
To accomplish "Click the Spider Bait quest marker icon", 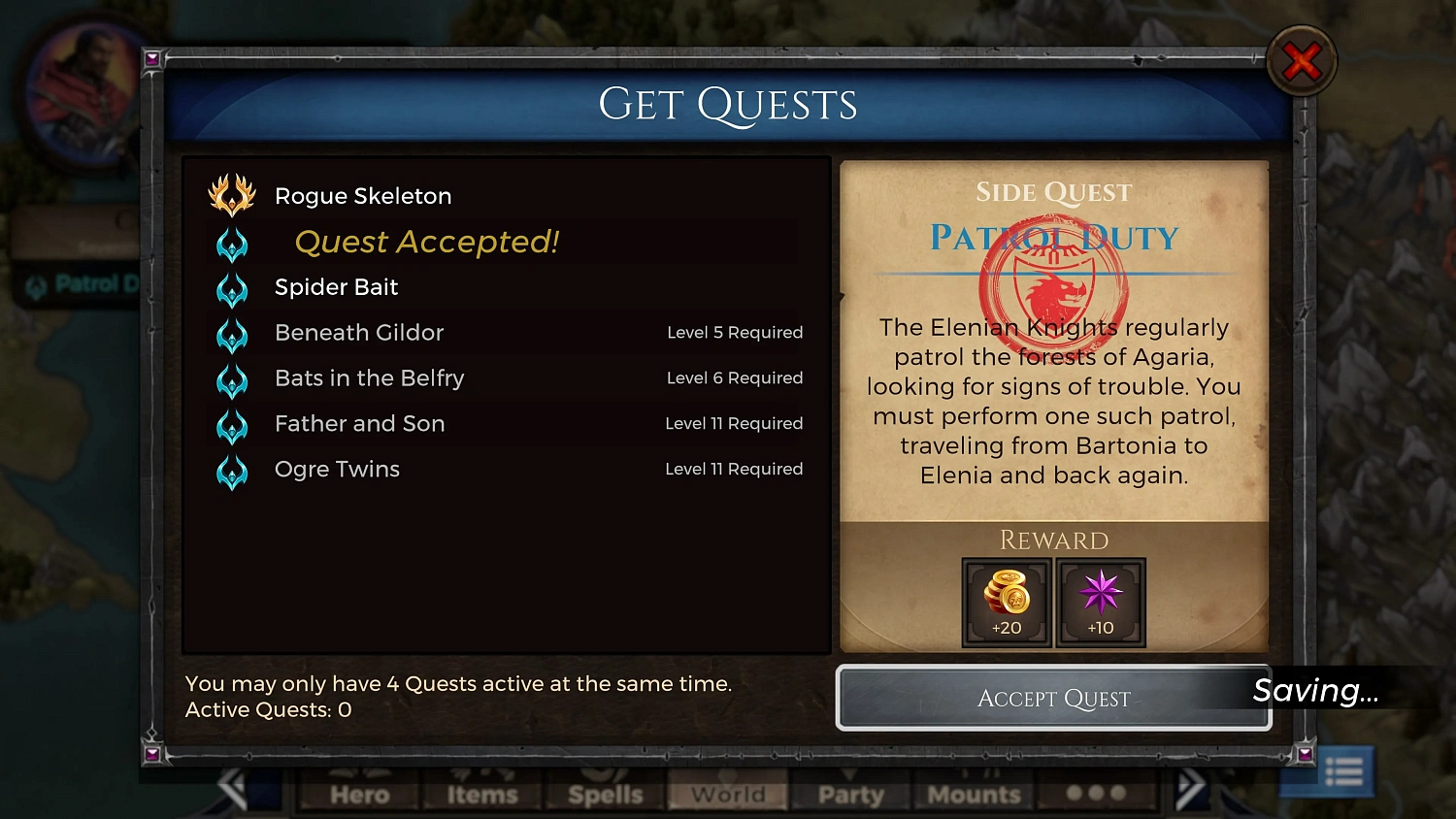I will coord(232,288).
